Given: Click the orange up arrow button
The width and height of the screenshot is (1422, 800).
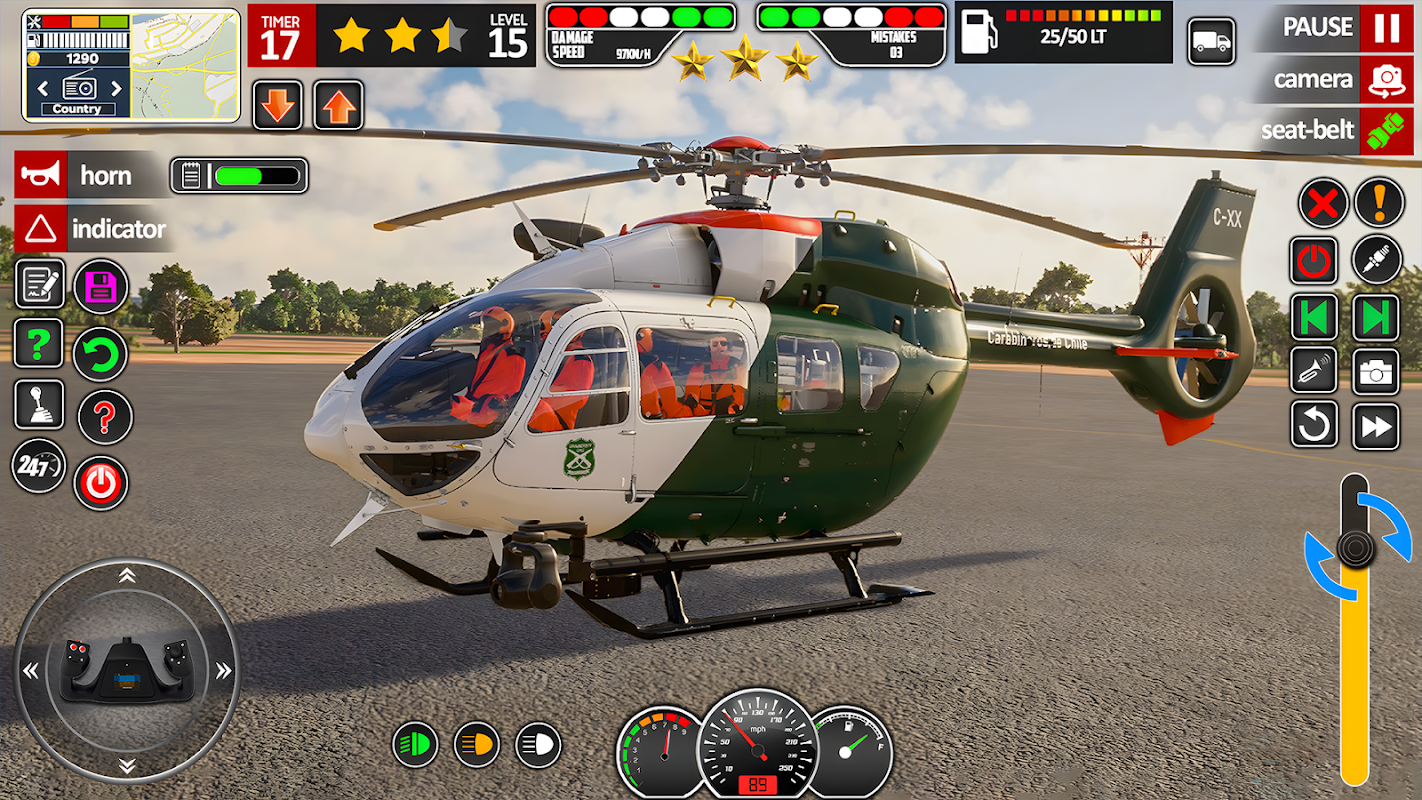Looking at the screenshot, I should point(339,105).
